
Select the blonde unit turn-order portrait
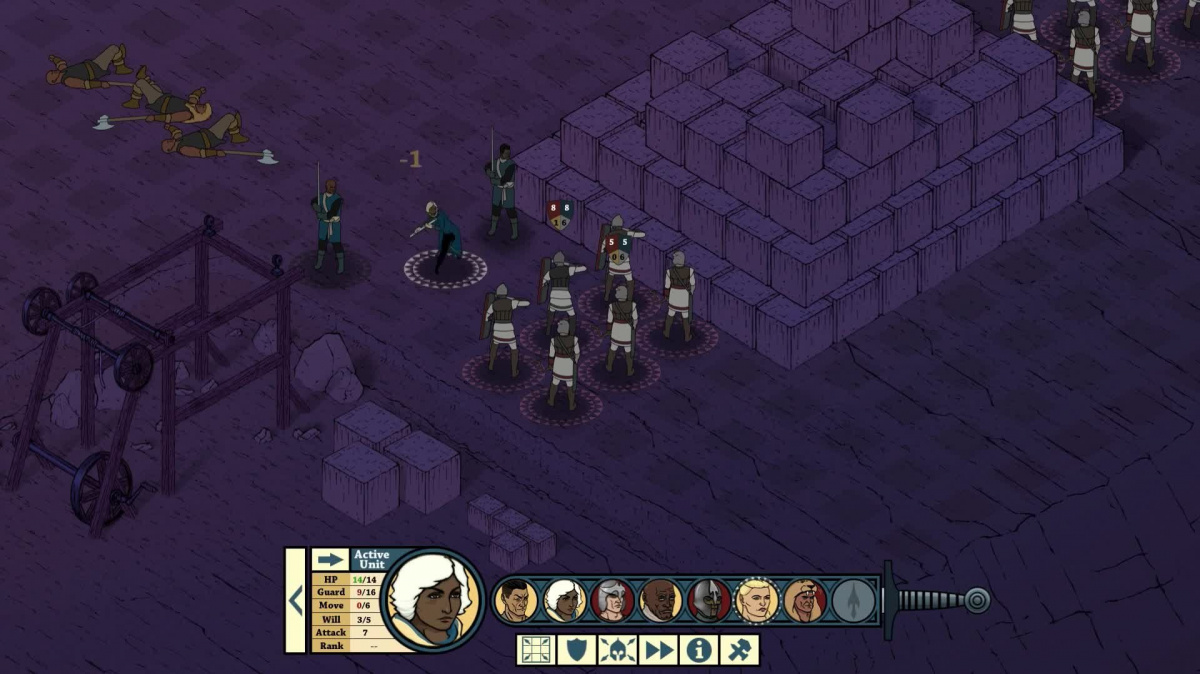tap(757, 600)
